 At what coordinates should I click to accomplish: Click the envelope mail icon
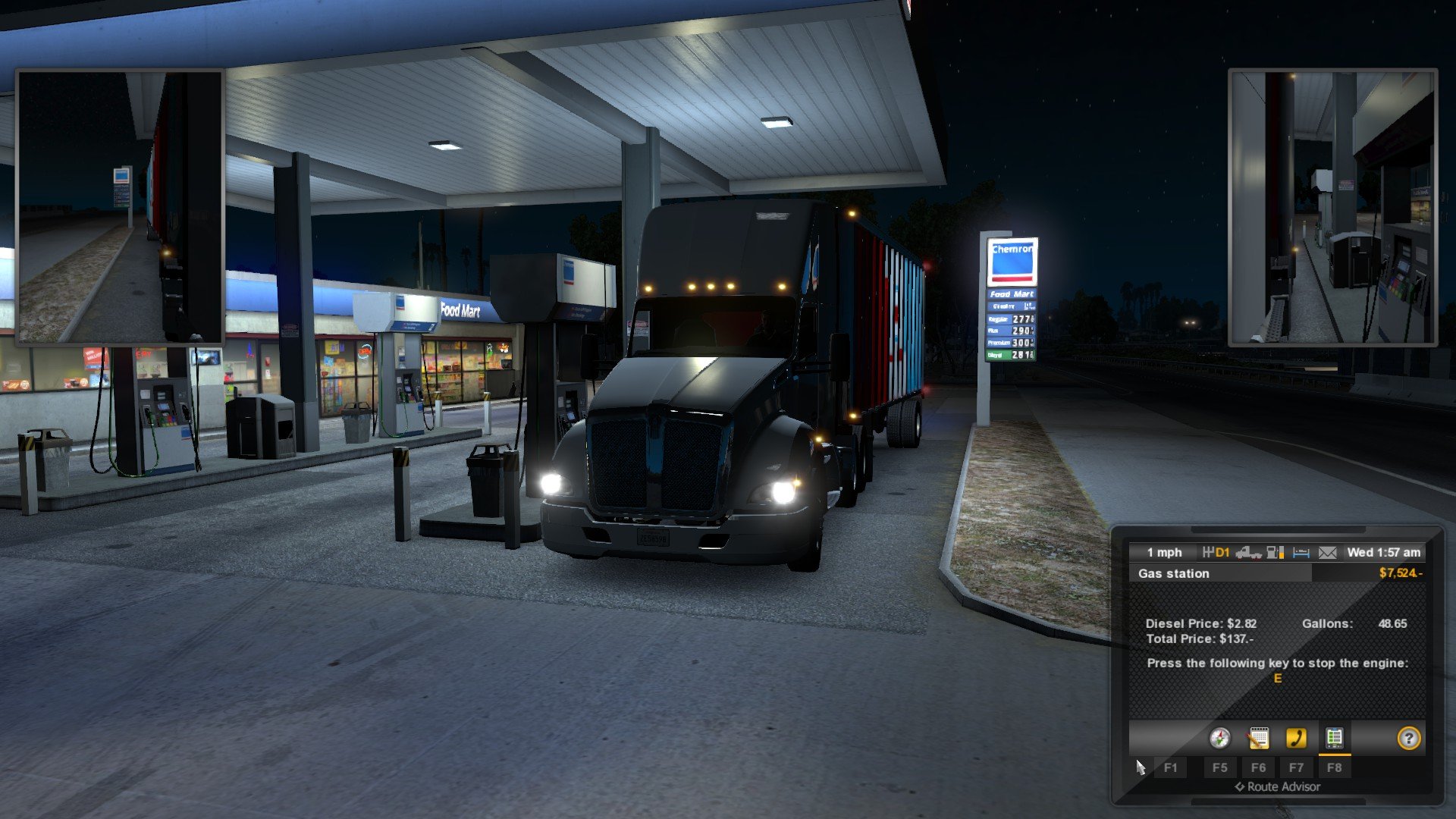click(1327, 553)
